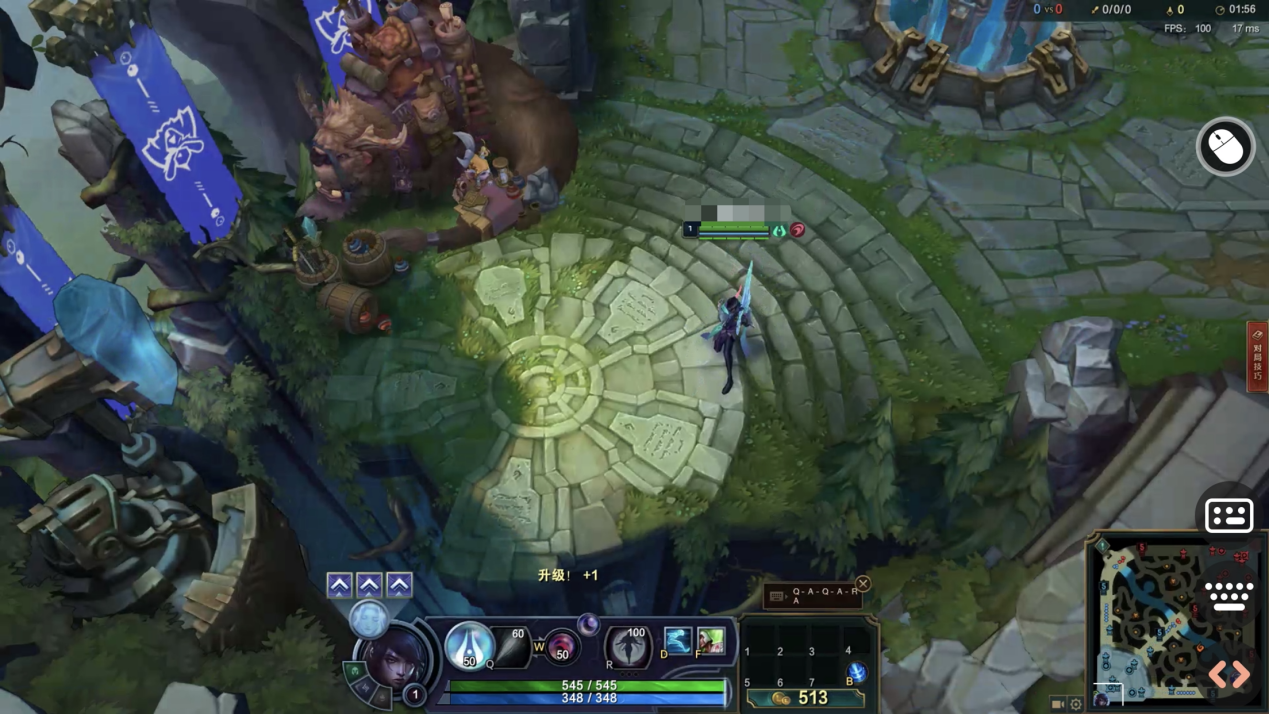The image size is (1269, 714).
Task: Close the recommended skill order tip
Action: (863, 584)
